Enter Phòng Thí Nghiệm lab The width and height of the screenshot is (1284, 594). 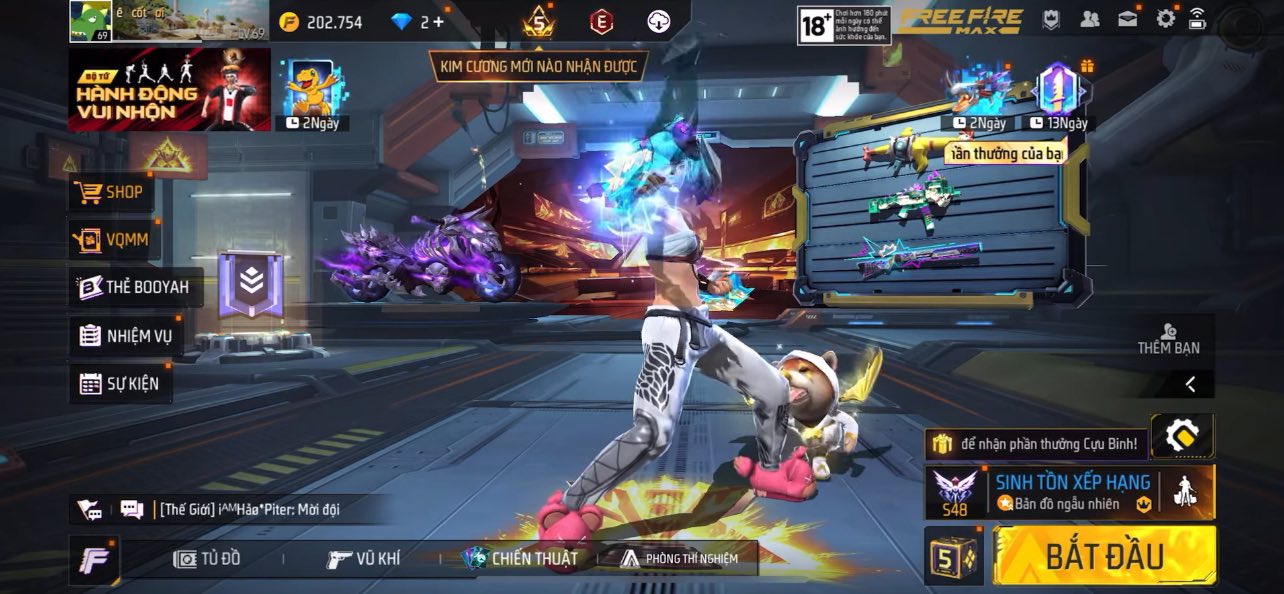tap(679, 559)
